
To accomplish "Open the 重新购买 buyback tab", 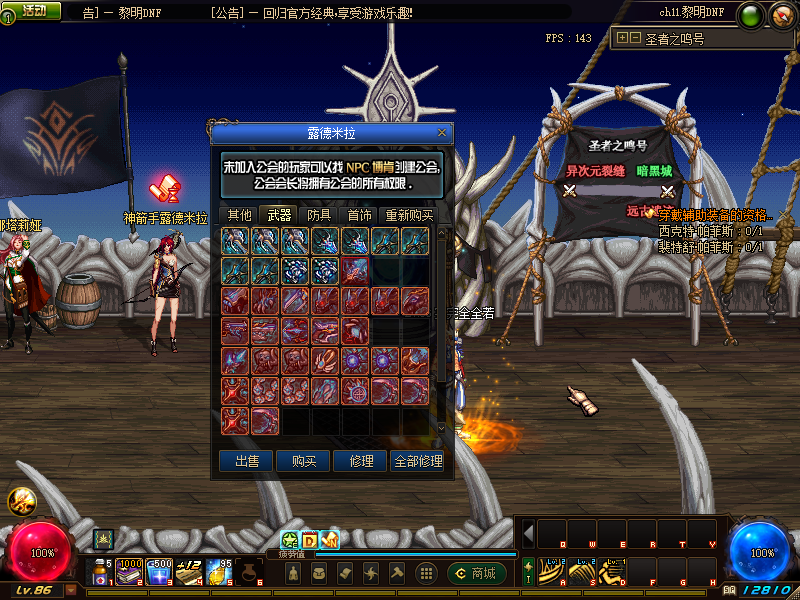I will 410,215.
